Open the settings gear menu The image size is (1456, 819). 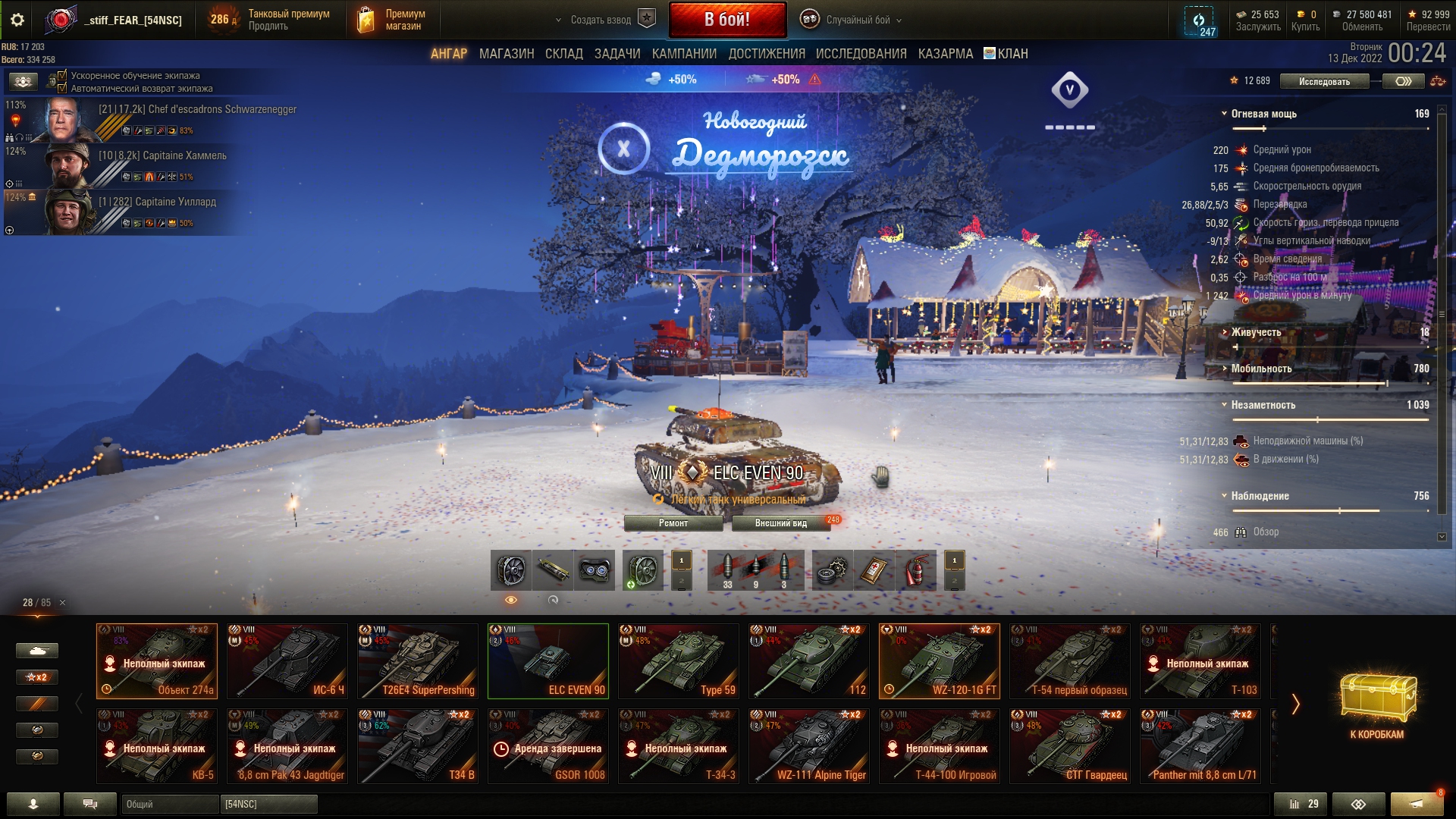[x=17, y=20]
